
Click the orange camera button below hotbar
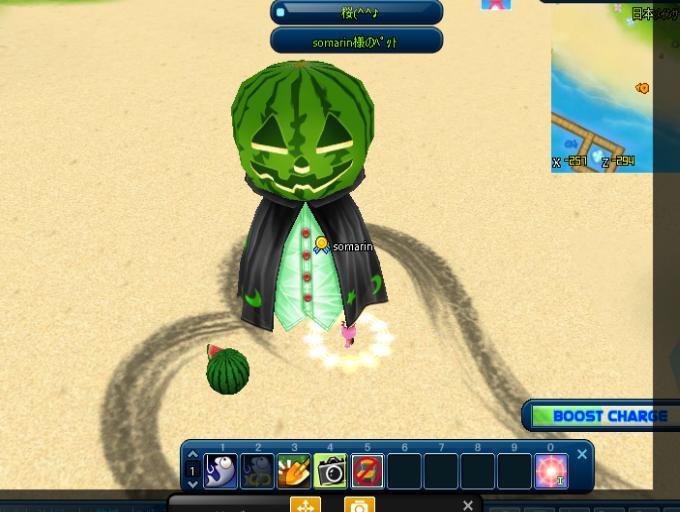click(359, 505)
